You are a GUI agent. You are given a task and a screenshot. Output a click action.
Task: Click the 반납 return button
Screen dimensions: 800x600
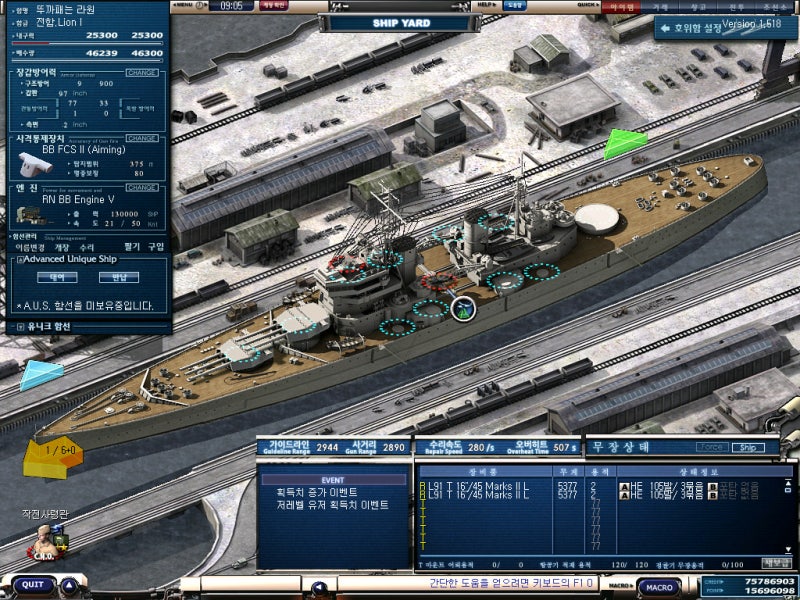119,277
